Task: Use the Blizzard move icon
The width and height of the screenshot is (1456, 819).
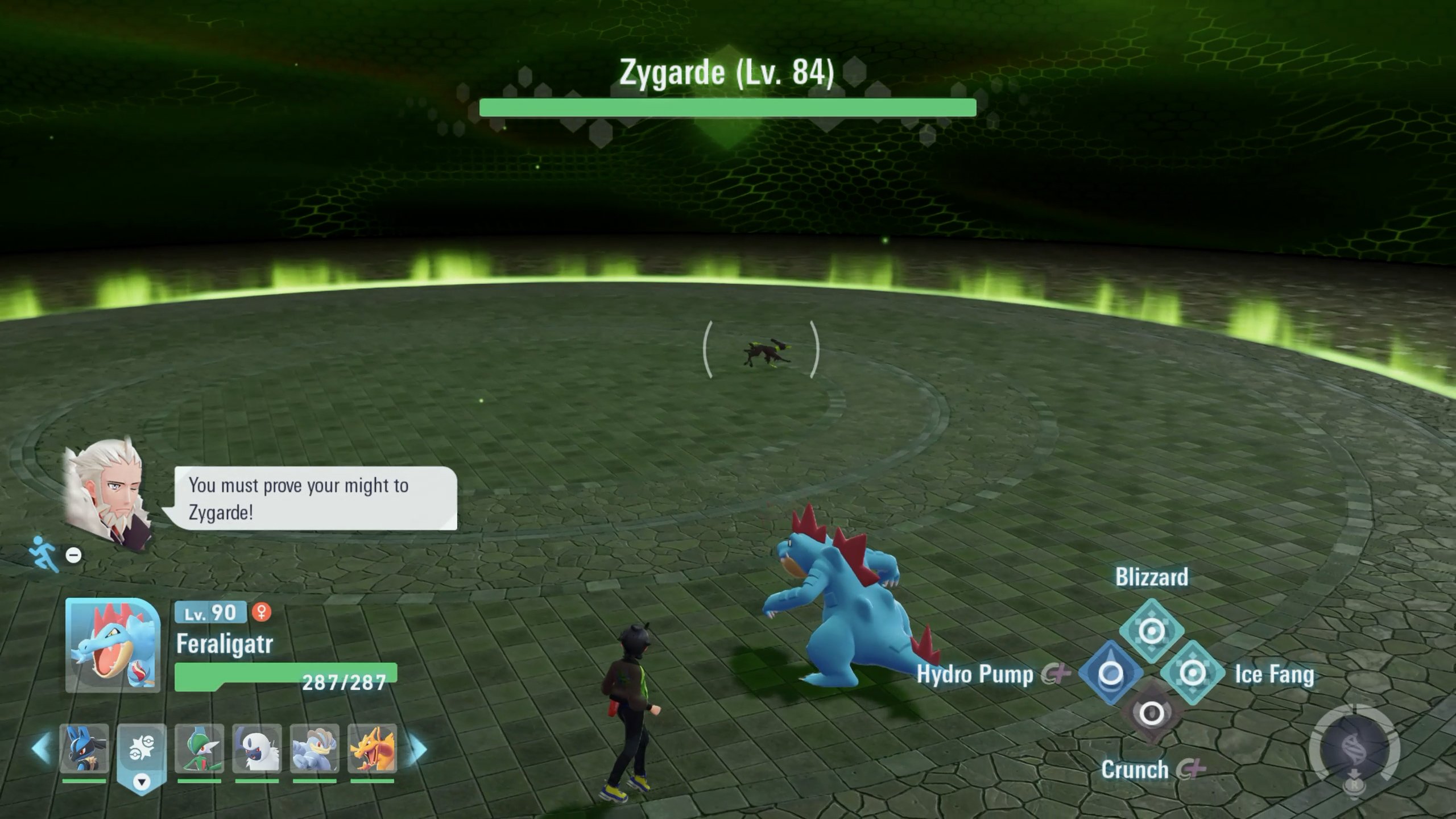Action: pyautogui.click(x=1152, y=631)
